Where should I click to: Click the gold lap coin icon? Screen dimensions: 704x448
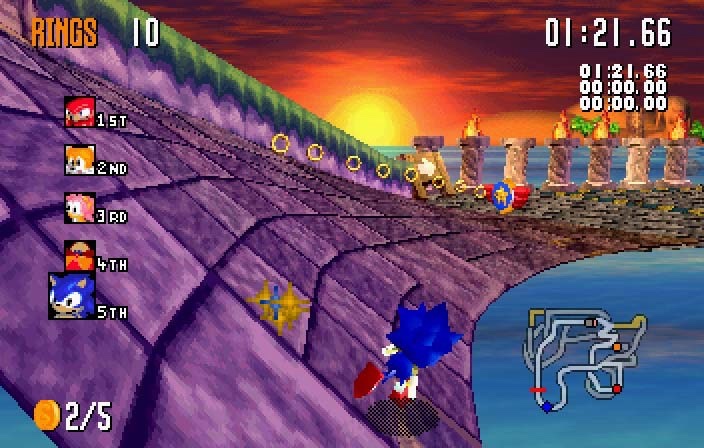[47, 414]
